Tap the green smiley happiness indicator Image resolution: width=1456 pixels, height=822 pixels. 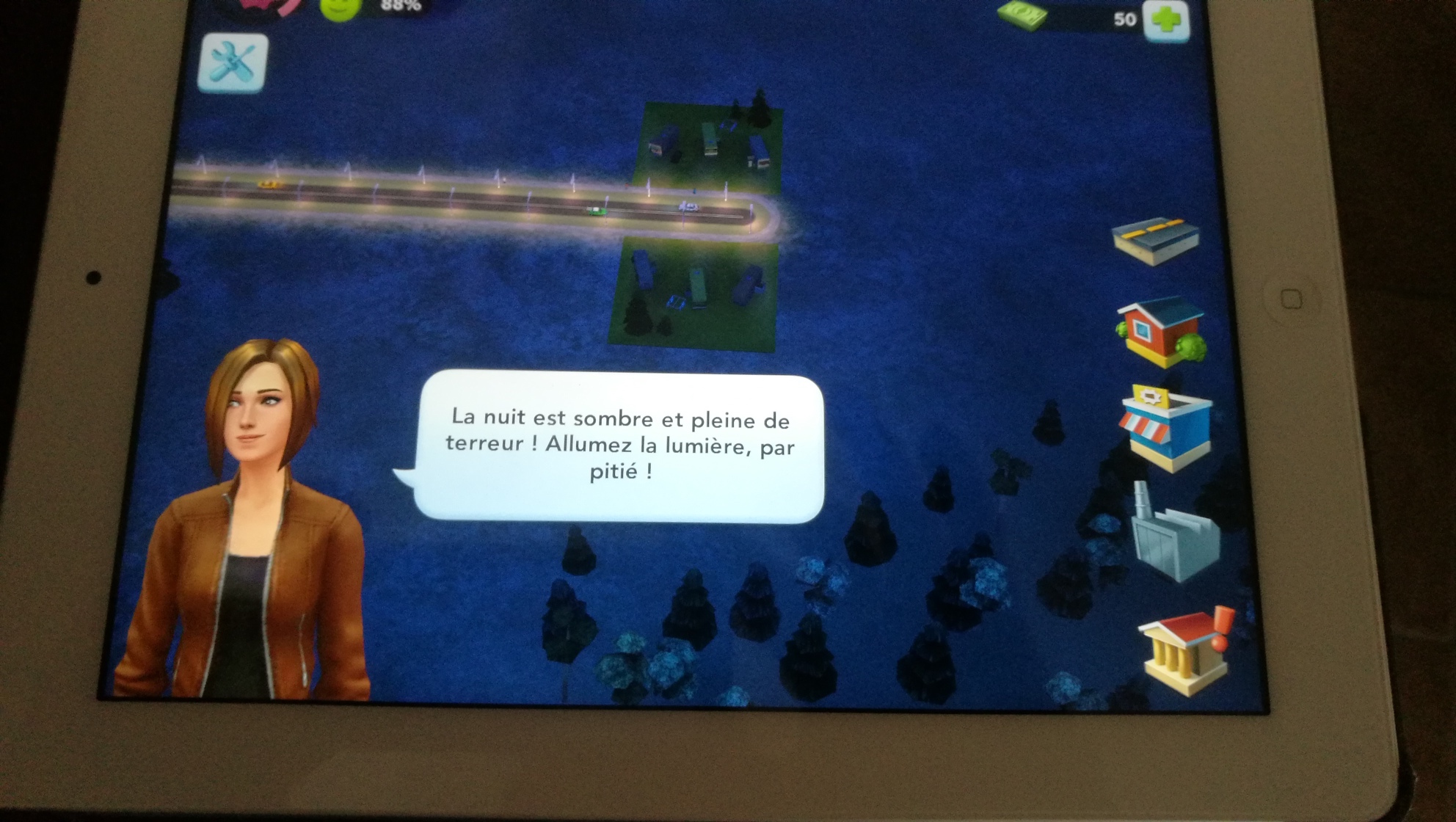pyautogui.click(x=341, y=9)
